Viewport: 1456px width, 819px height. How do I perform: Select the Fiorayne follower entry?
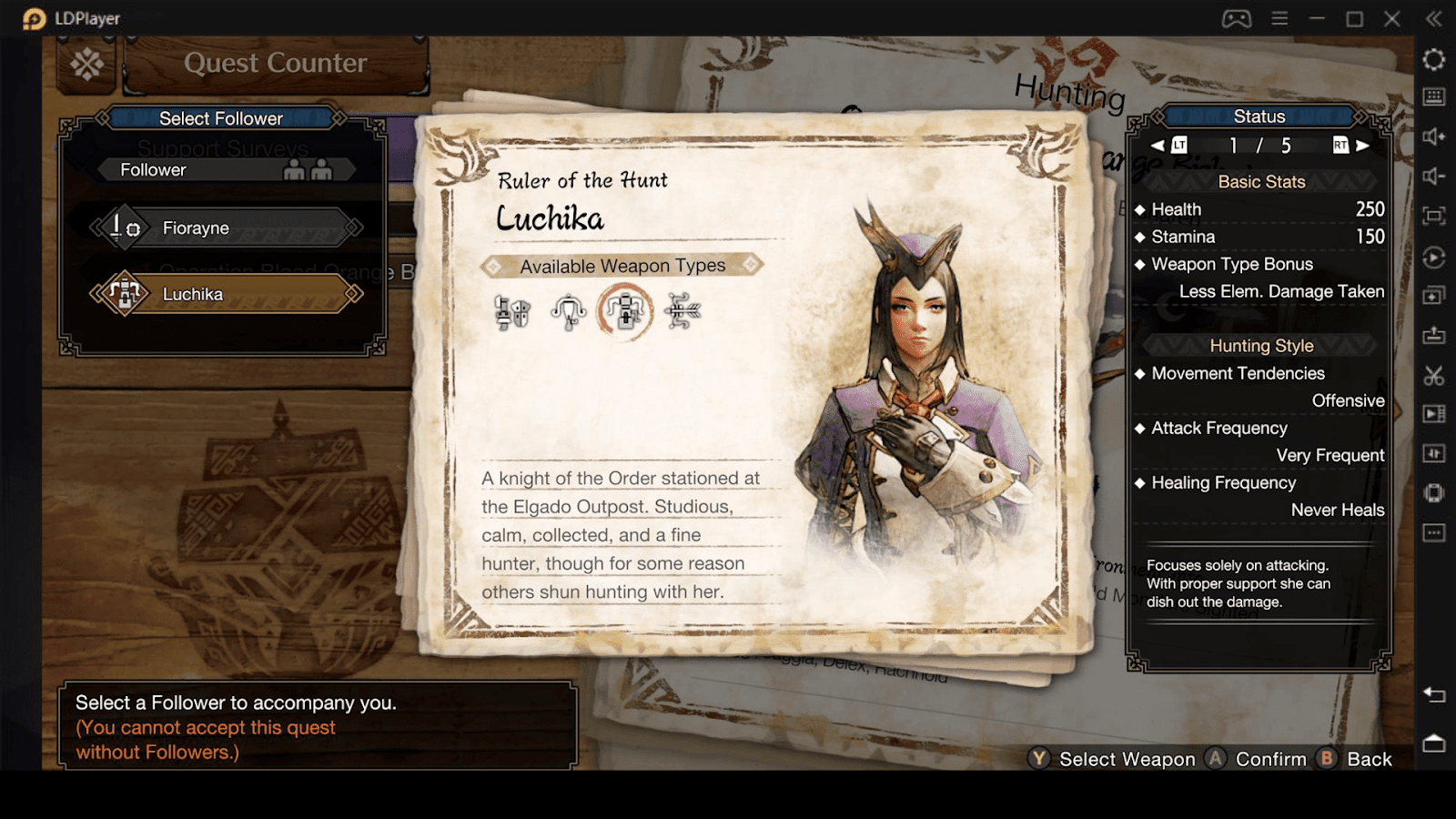click(226, 228)
